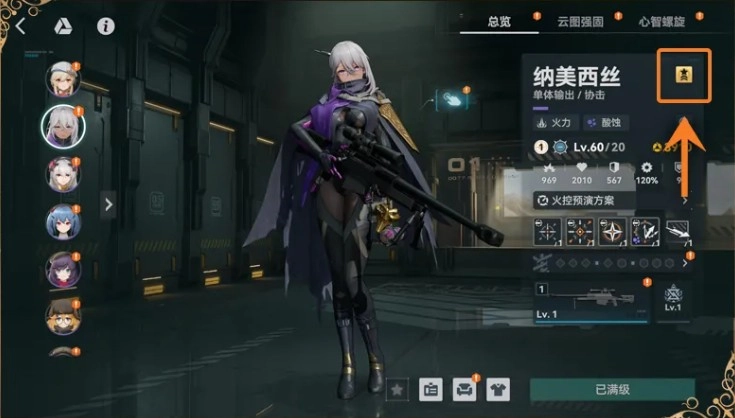Select the 总览 overview tab
The width and height of the screenshot is (735, 418).
499,20
